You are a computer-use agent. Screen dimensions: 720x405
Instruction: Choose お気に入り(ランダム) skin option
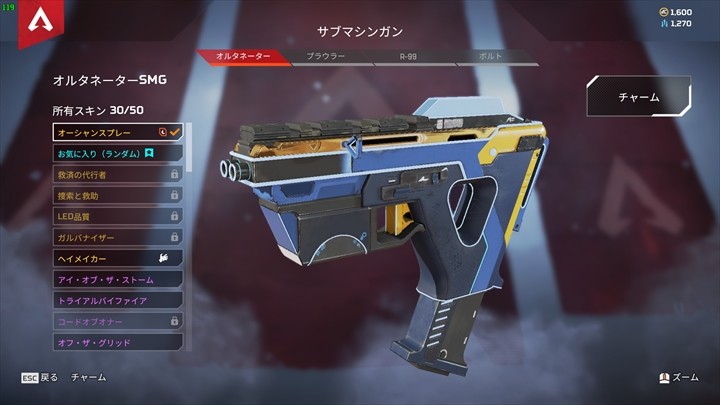pos(118,153)
